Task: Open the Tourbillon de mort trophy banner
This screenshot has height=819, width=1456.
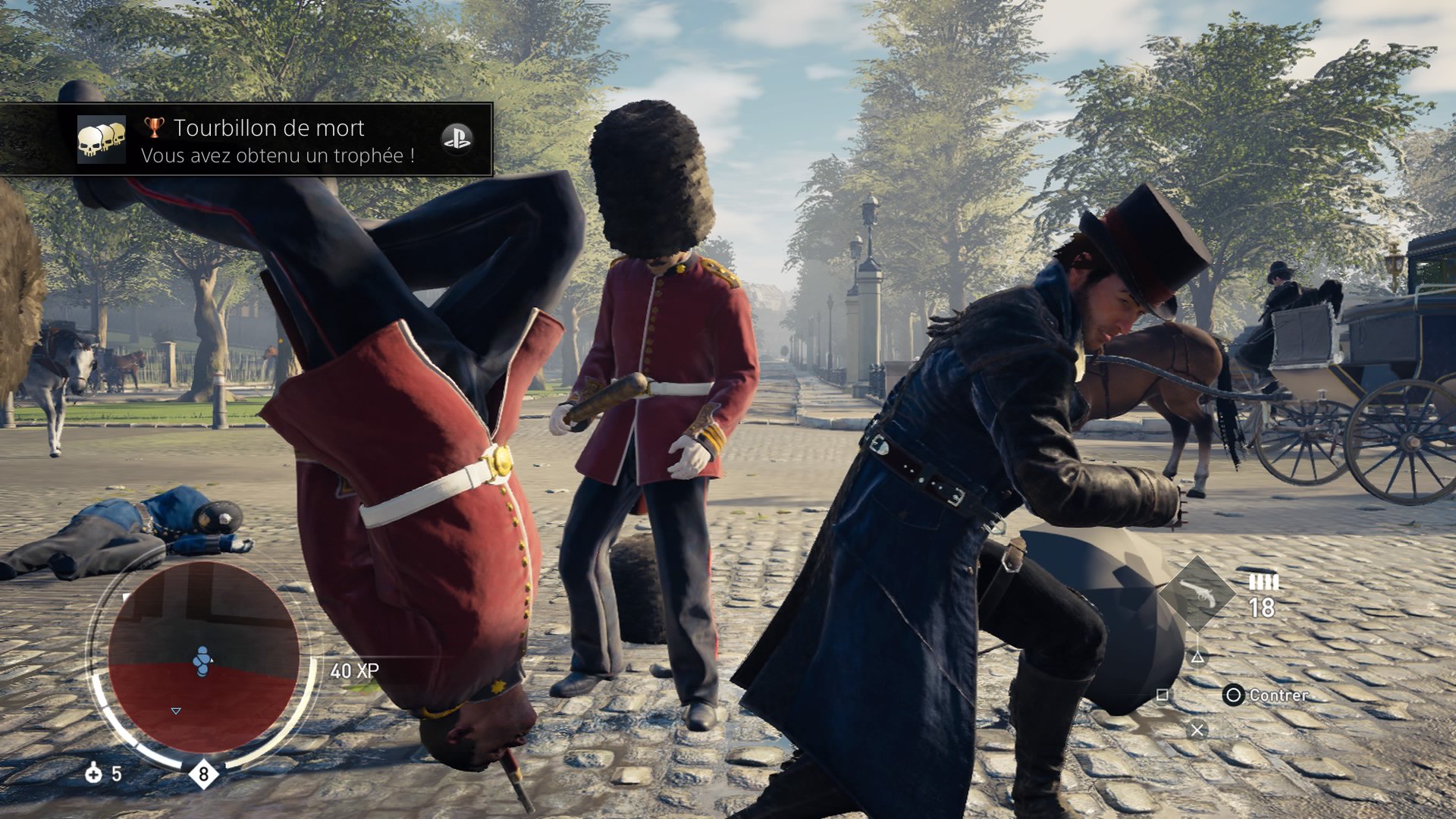Action: (x=269, y=127)
